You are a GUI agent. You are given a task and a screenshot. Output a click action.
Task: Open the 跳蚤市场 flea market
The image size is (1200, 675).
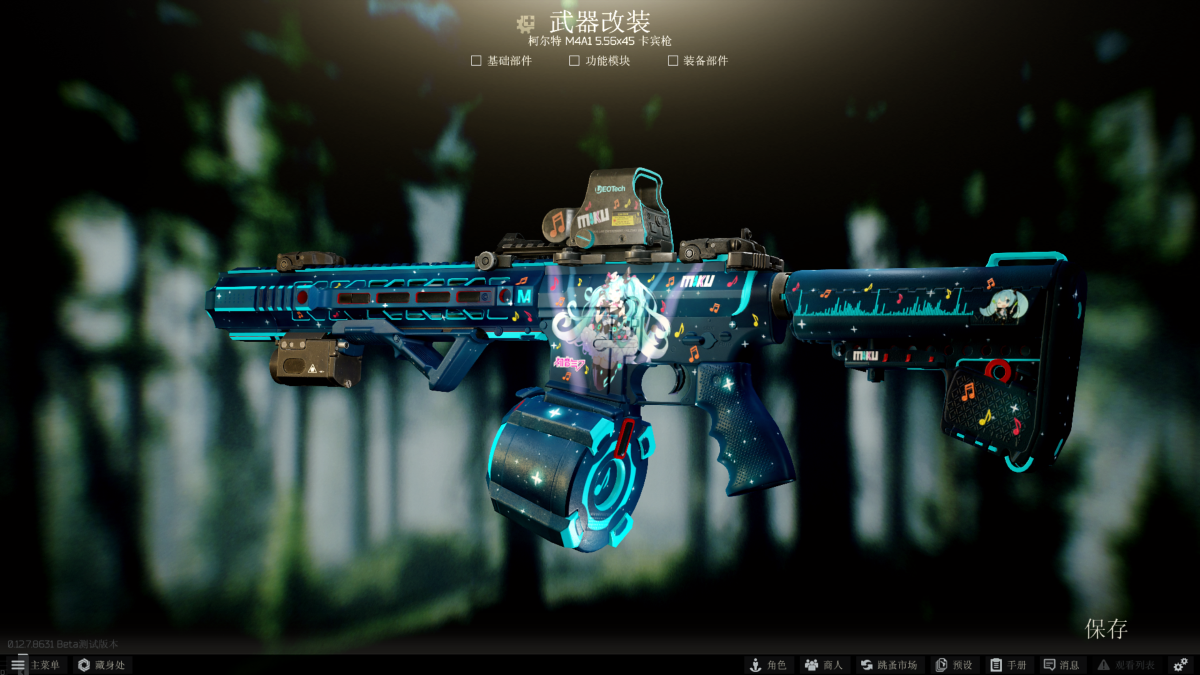click(x=888, y=665)
